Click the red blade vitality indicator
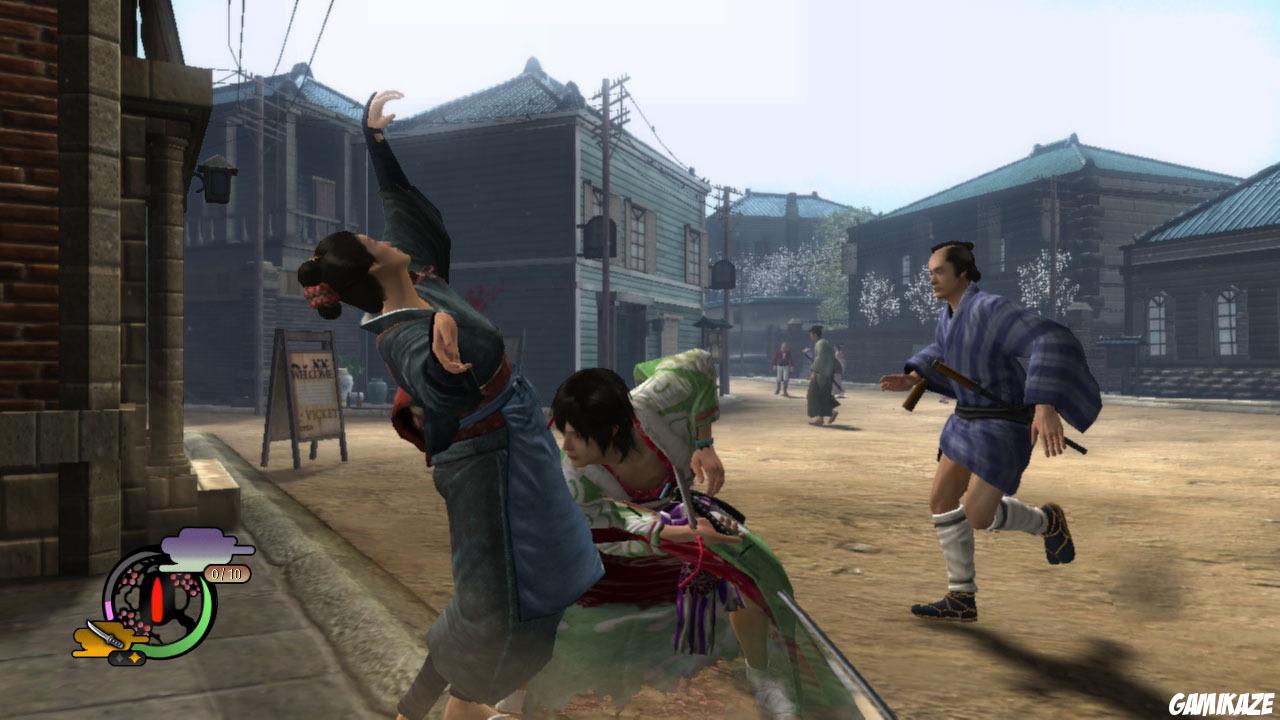Image resolution: width=1280 pixels, height=720 pixels. point(157,600)
